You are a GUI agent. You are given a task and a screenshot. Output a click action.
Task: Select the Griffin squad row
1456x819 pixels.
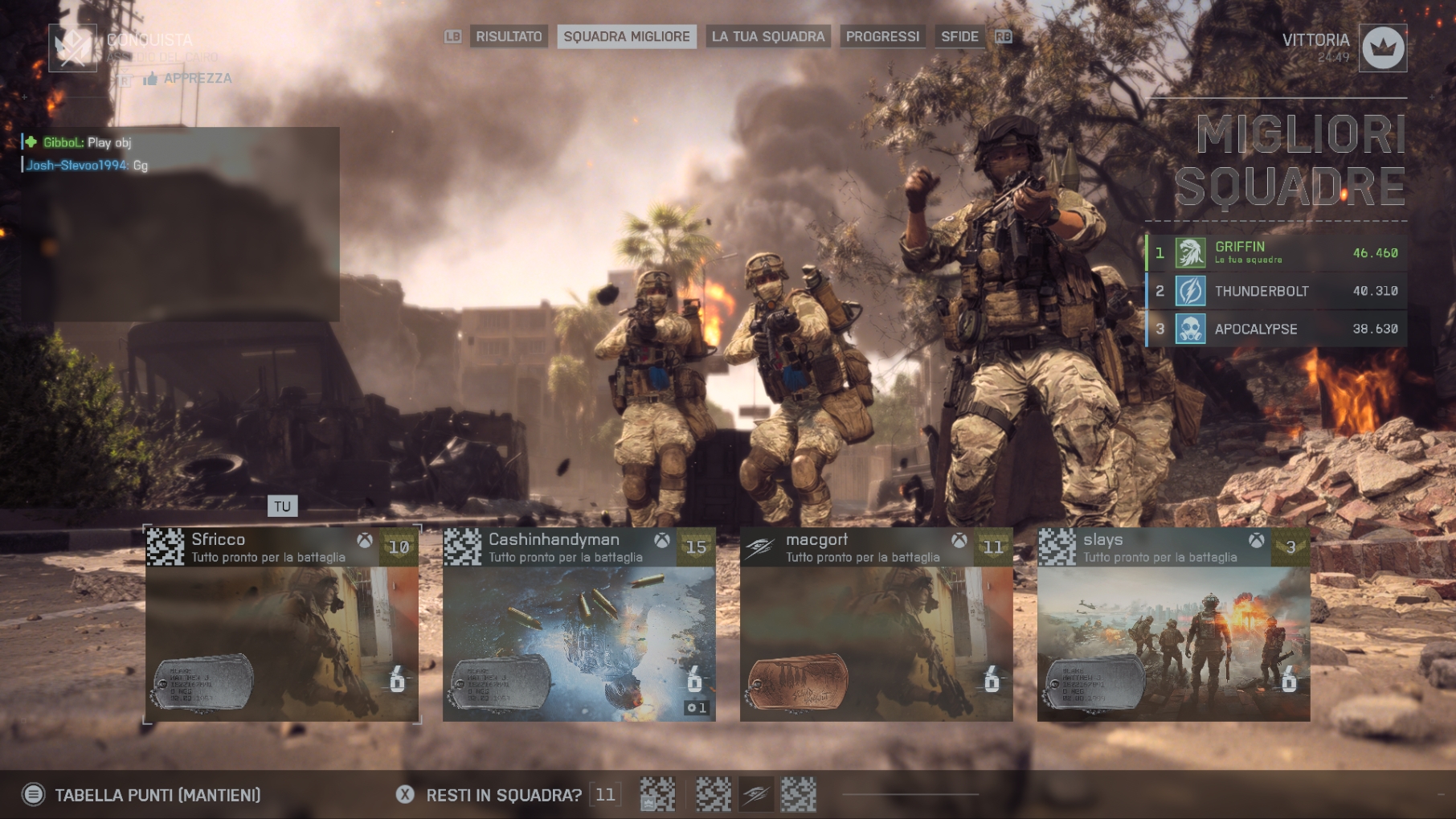[1277, 253]
